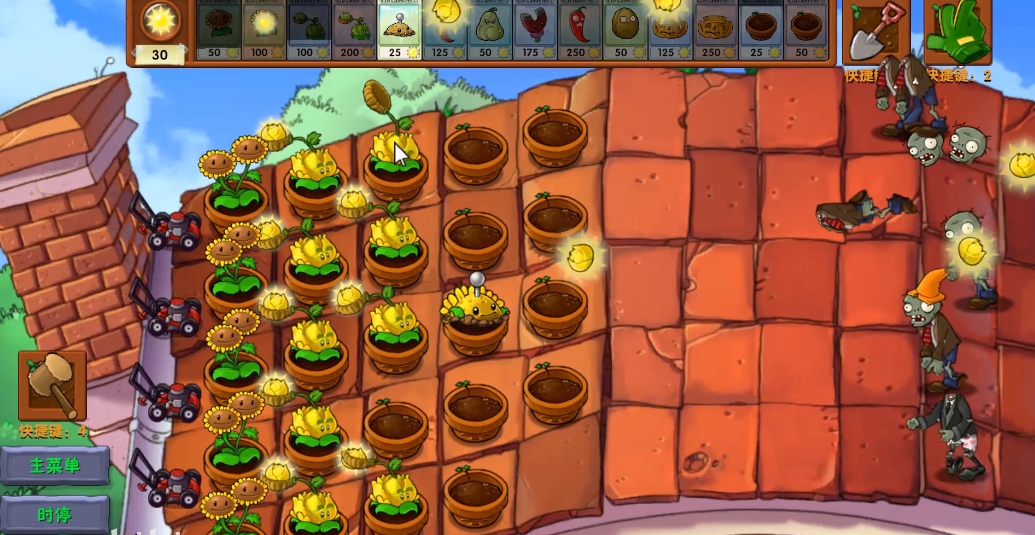Select the Wall-nut seed packet
The height and width of the screenshot is (535, 1035).
(623, 30)
